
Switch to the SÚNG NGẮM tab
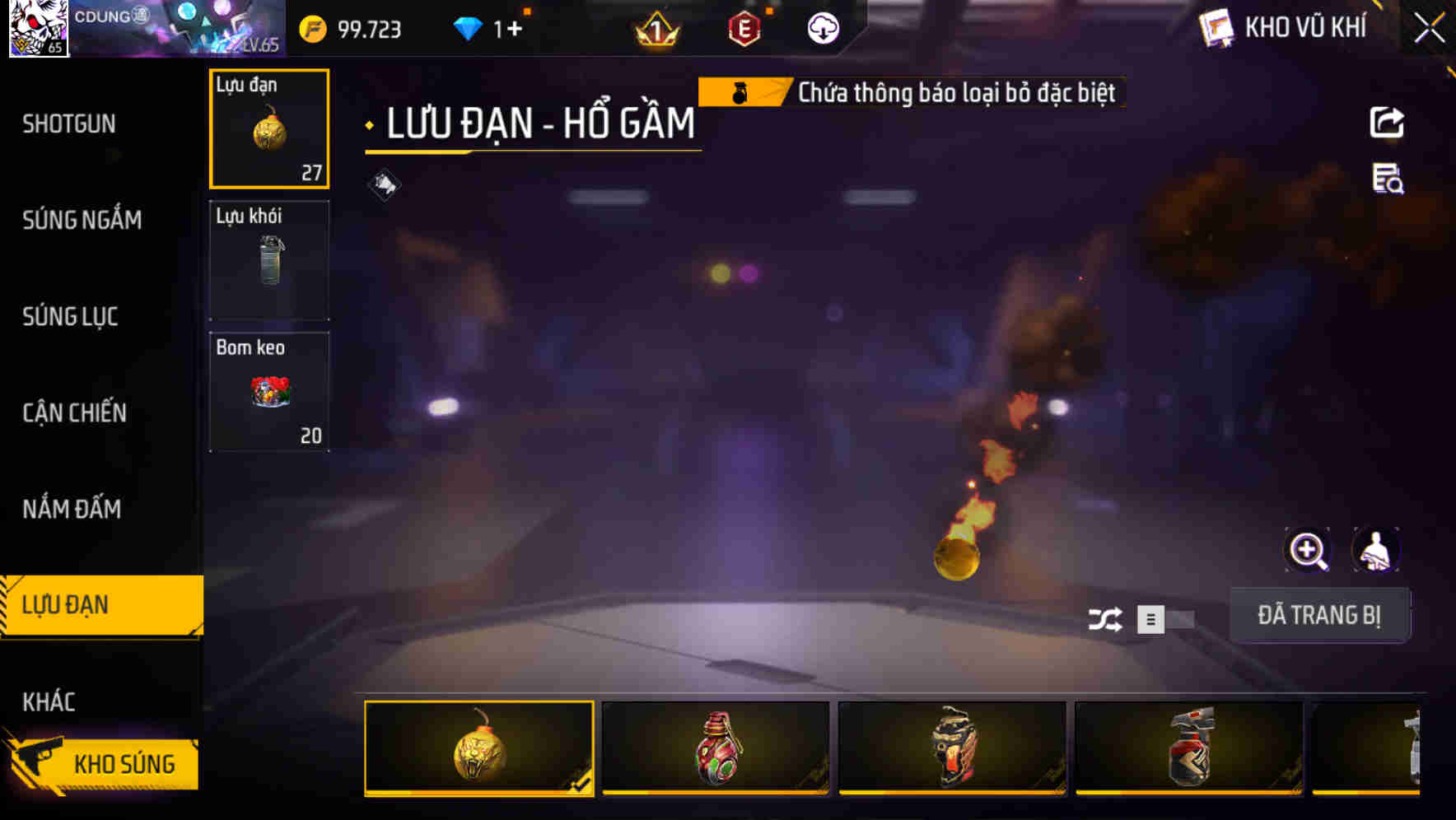(x=81, y=220)
